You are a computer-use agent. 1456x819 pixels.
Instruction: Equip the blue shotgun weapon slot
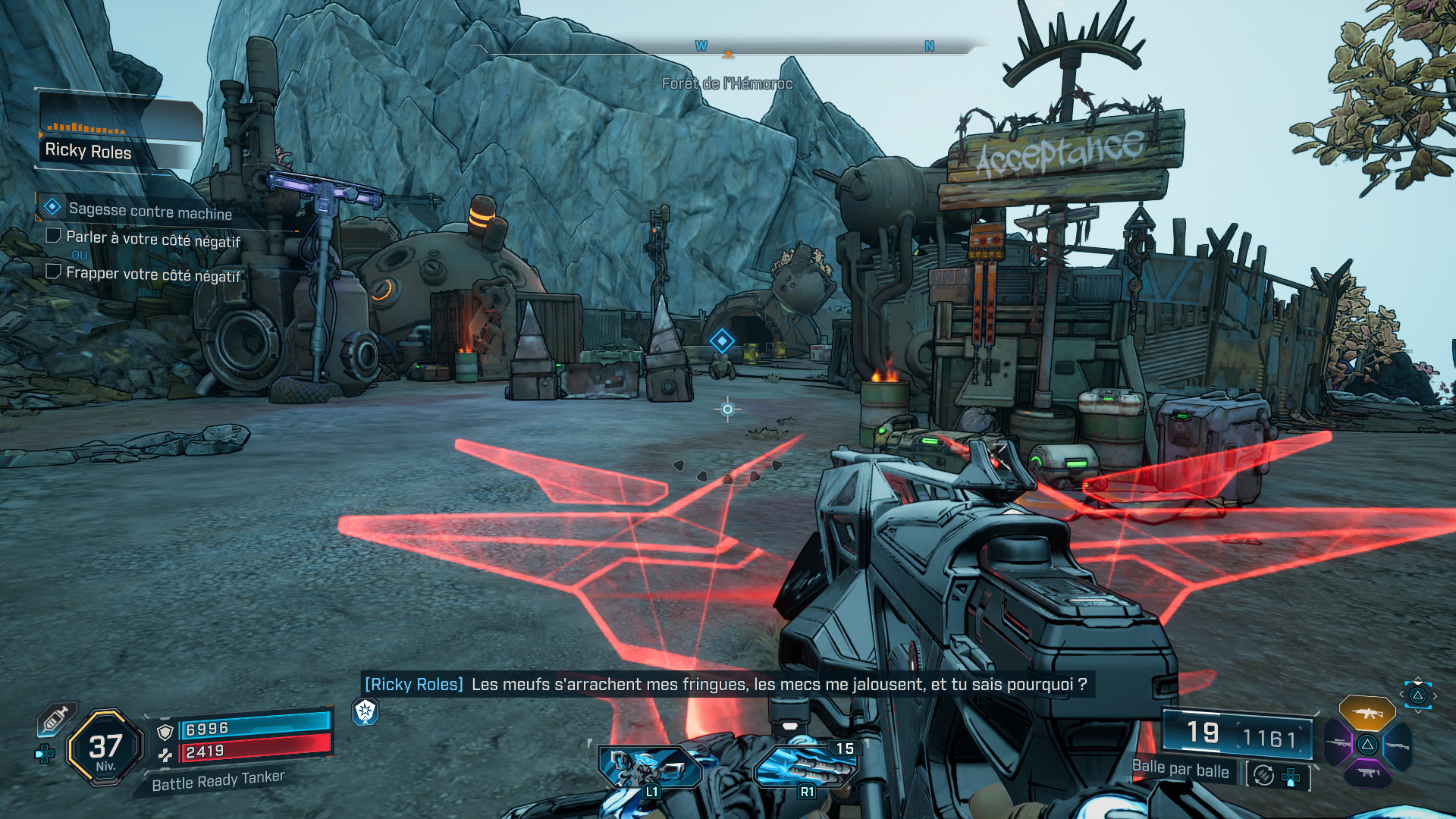click(x=1398, y=745)
